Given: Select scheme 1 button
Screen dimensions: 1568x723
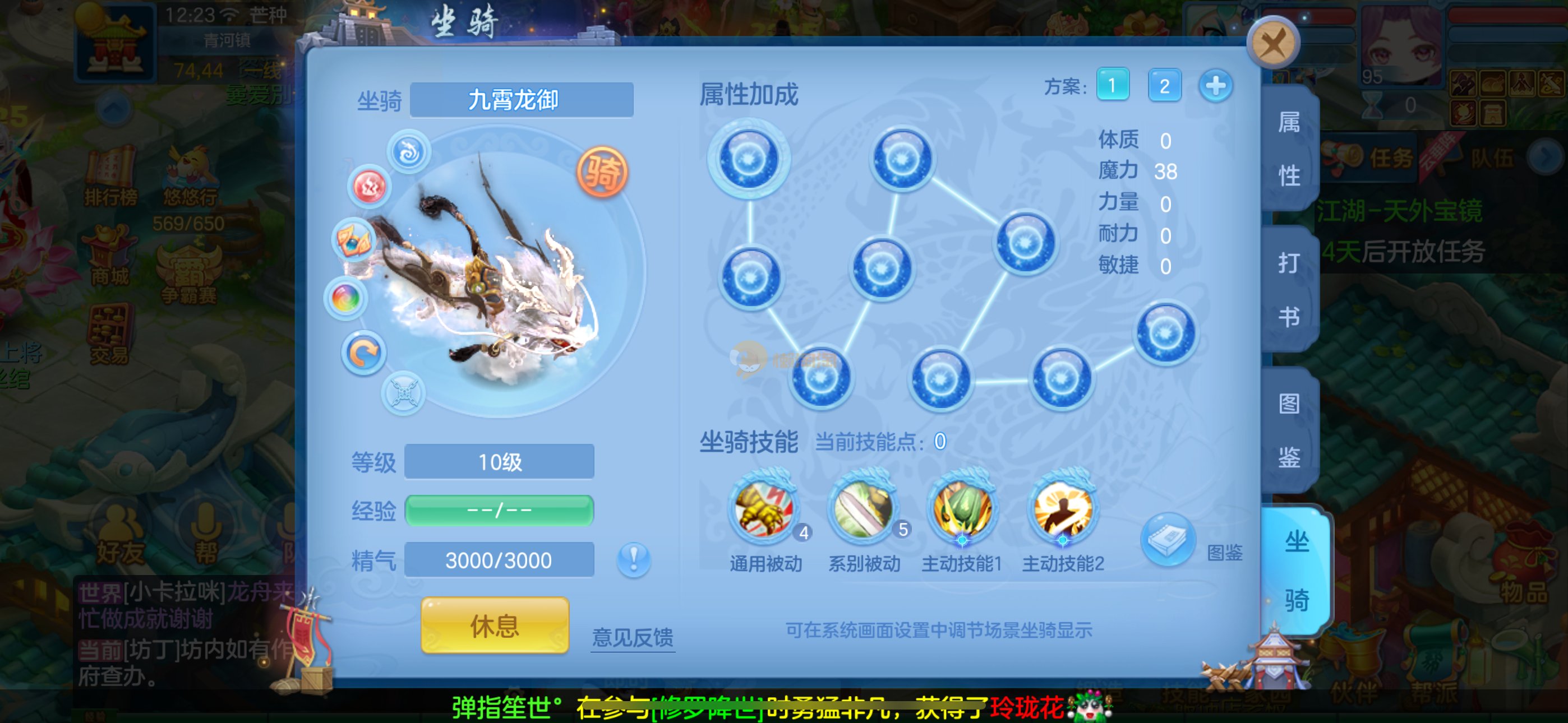Looking at the screenshot, I should point(1113,85).
